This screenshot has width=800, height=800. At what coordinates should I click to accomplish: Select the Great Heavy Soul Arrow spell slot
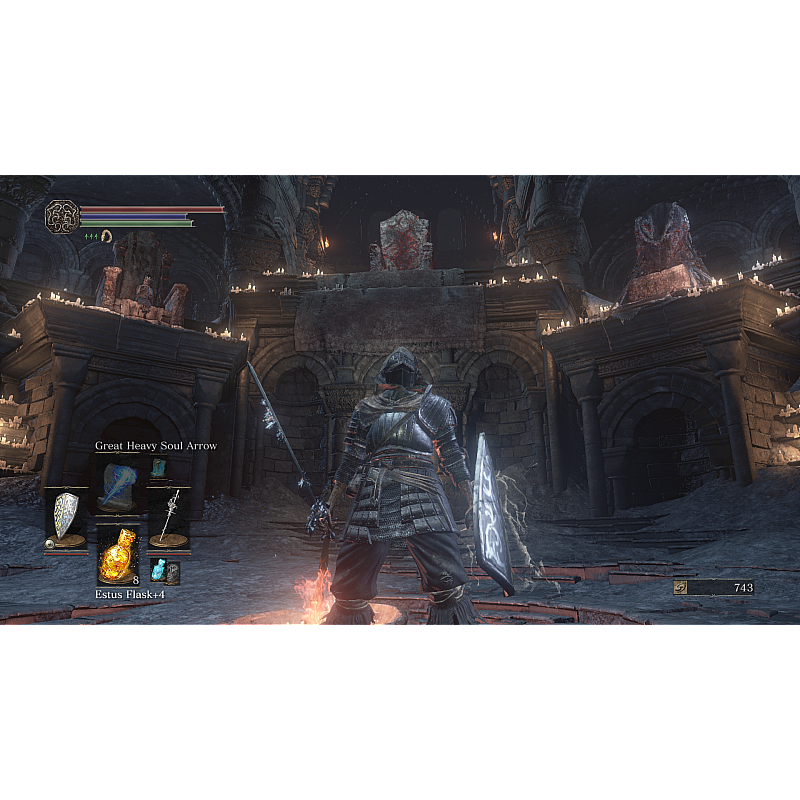click(118, 483)
